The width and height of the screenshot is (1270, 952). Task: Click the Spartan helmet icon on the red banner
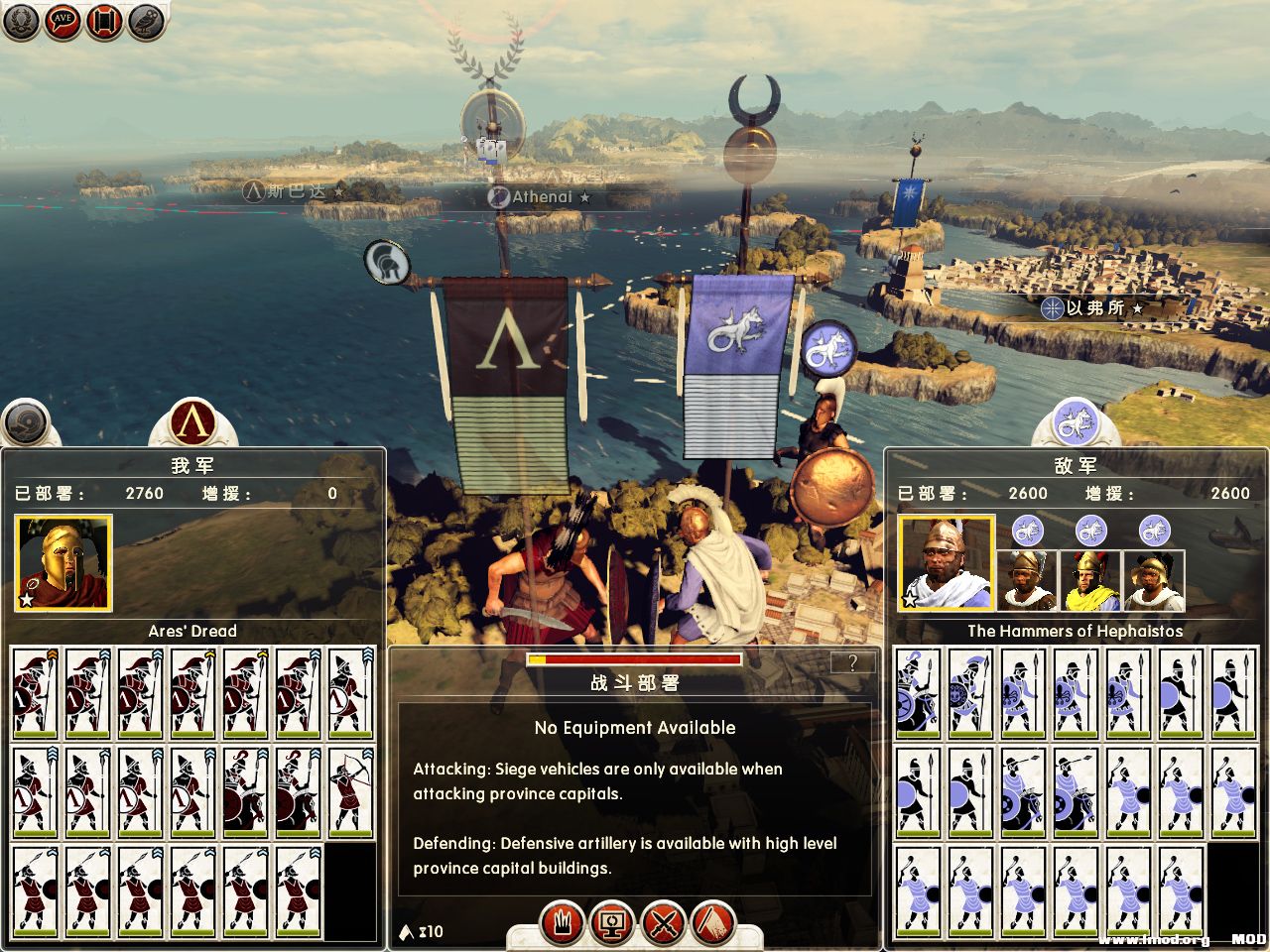[387, 263]
